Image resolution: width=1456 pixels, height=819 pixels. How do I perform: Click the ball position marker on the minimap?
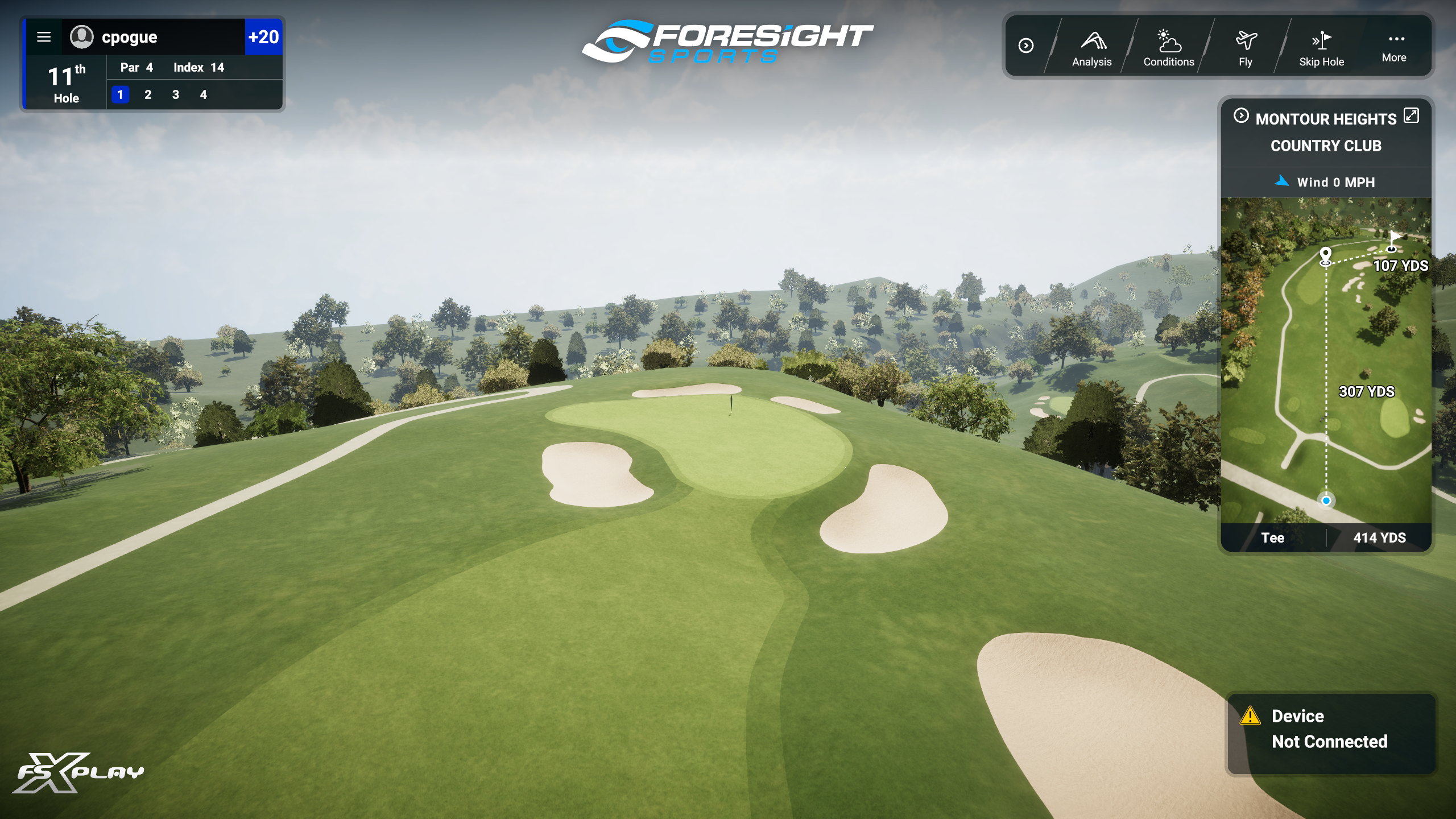[1325, 501]
